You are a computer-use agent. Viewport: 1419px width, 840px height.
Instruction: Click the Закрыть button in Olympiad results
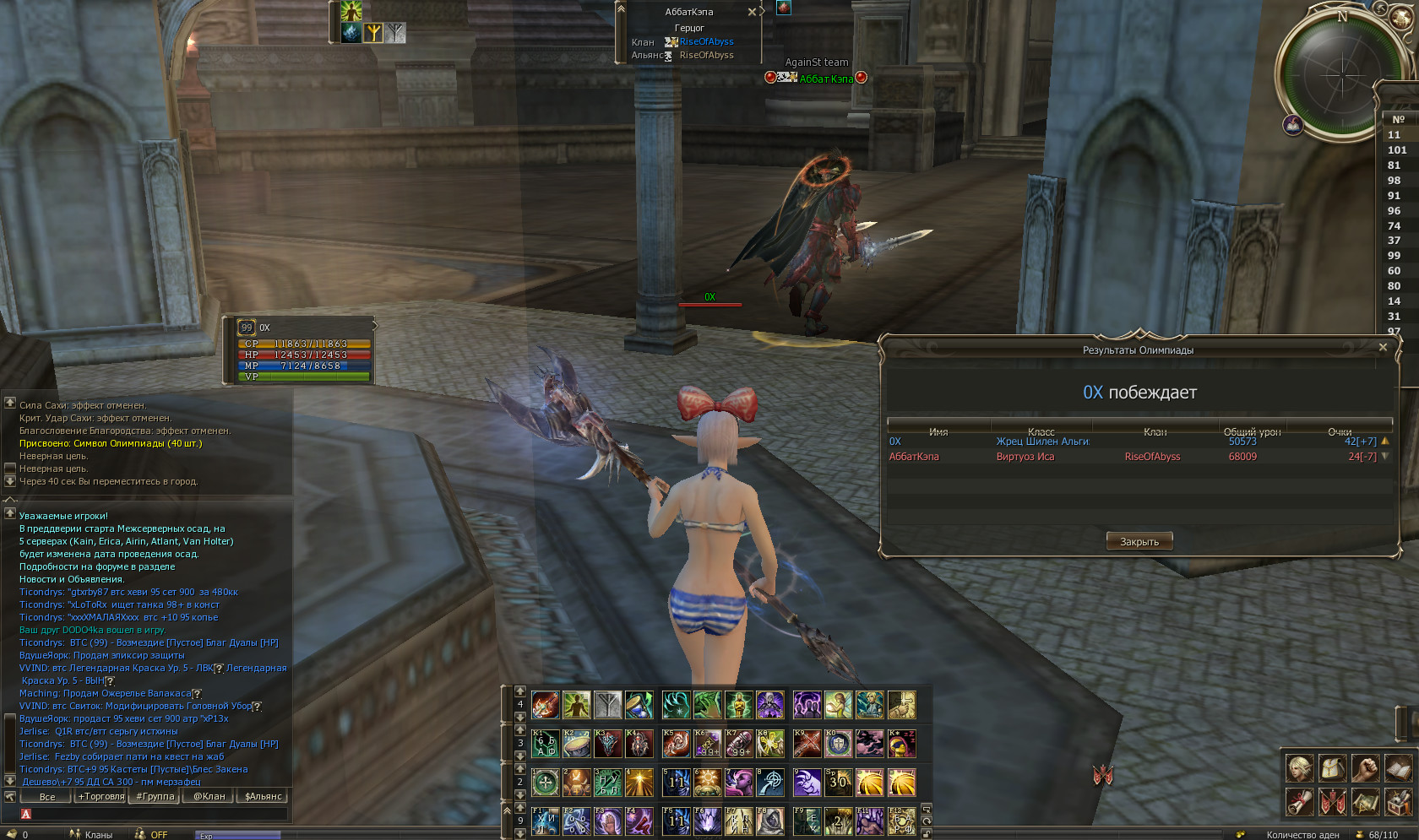click(1139, 542)
